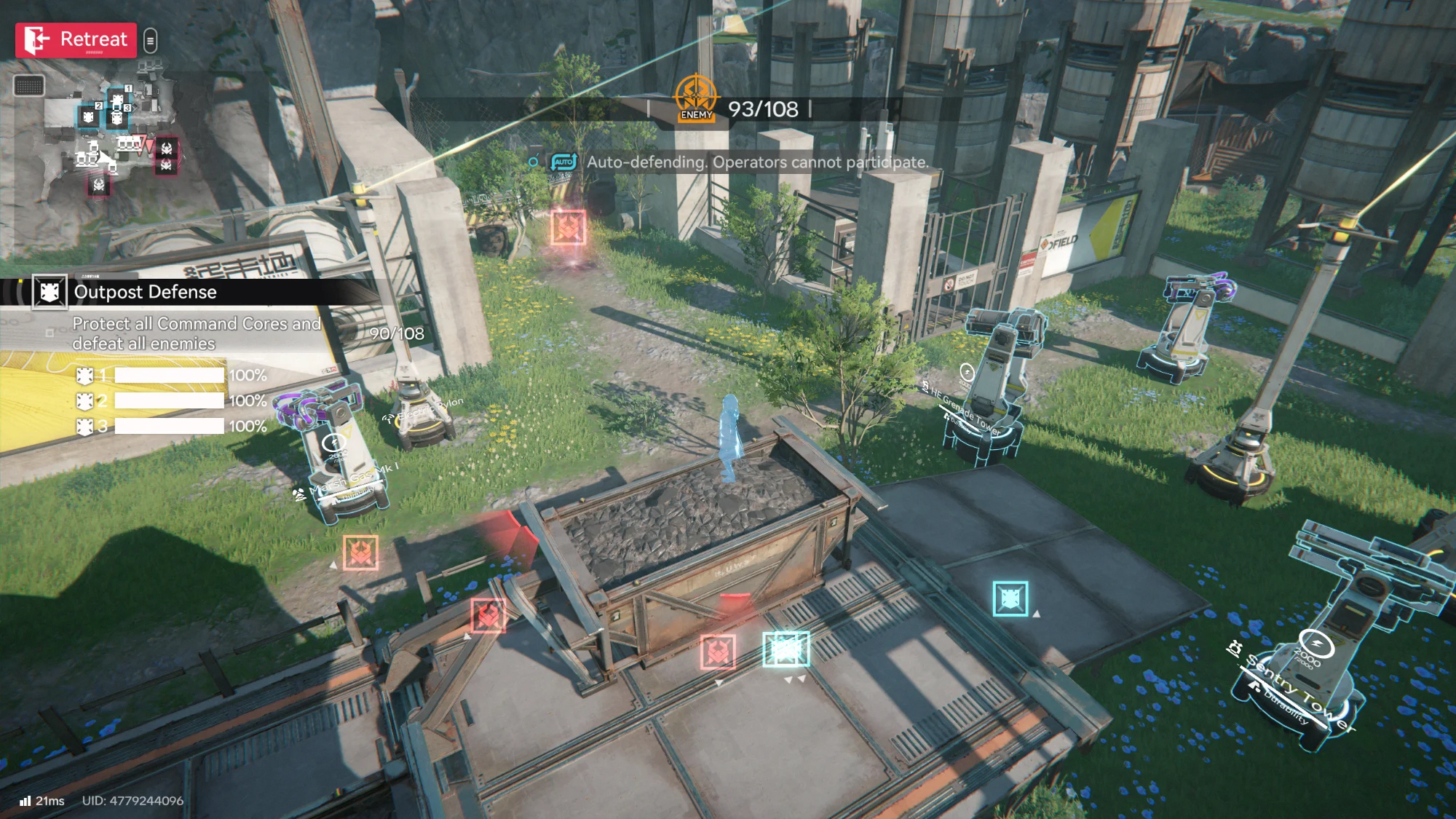
Task: Click the red Retreat button
Action: click(x=76, y=40)
